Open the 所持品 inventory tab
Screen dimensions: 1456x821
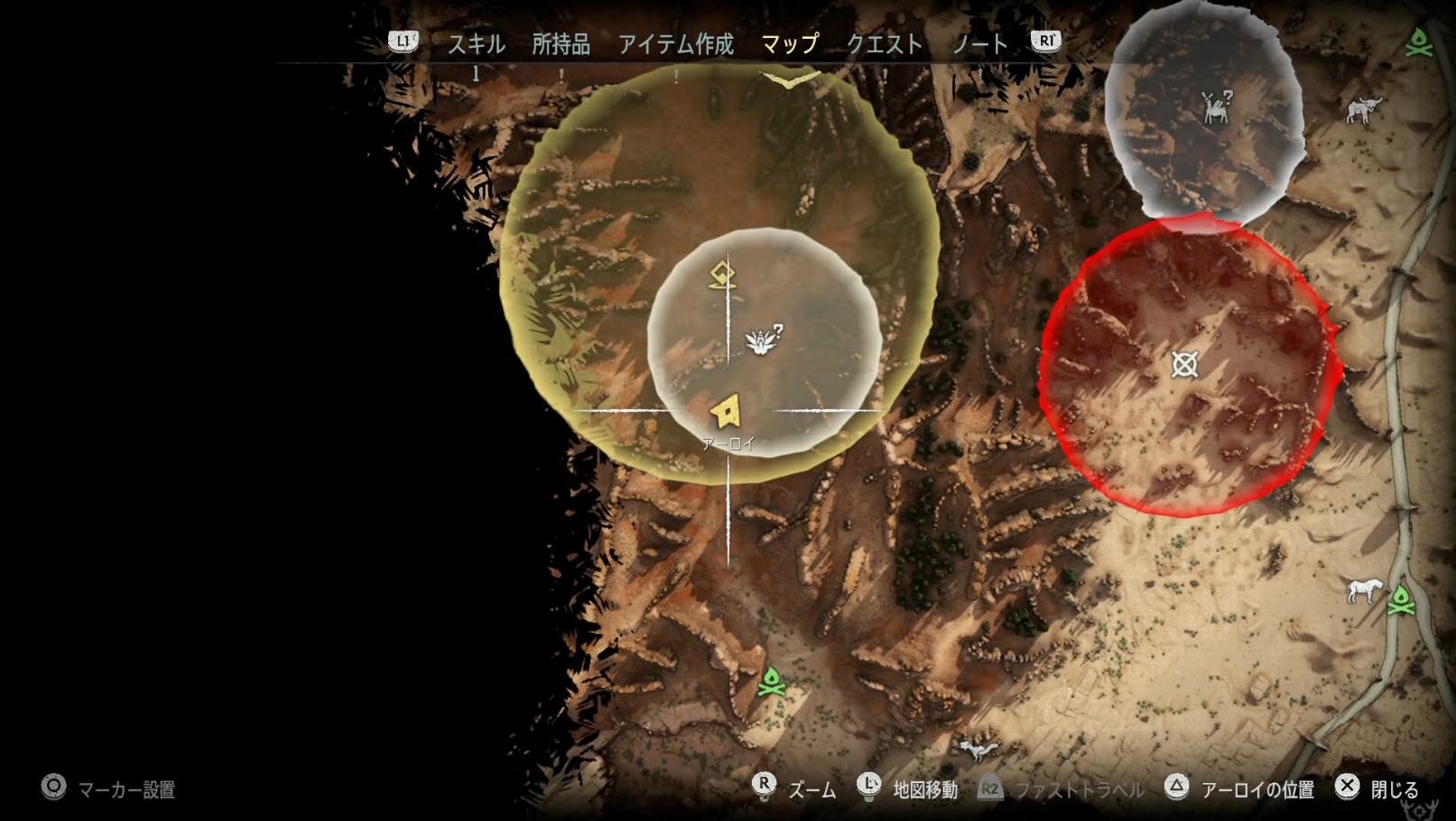pos(561,43)
